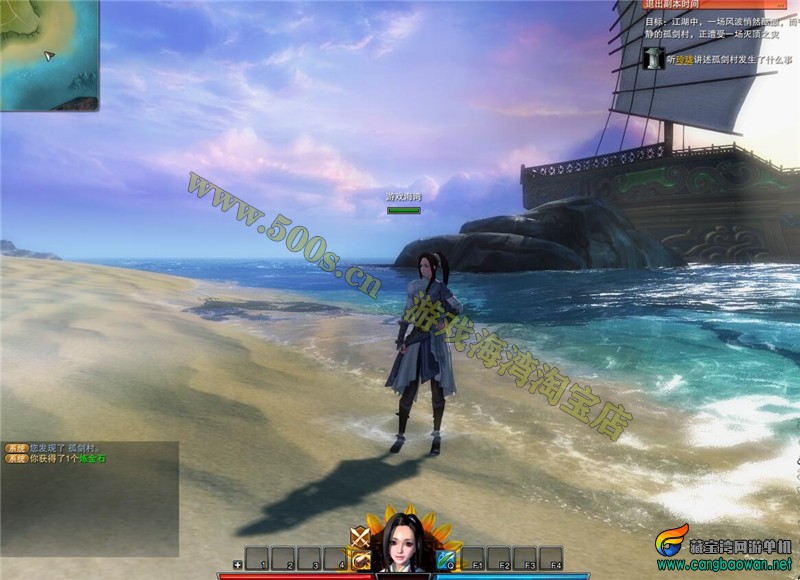
Task: Click the 玲珑 NPC link in quest tracker
Action: pyautogui.click(x=684, y=60)
